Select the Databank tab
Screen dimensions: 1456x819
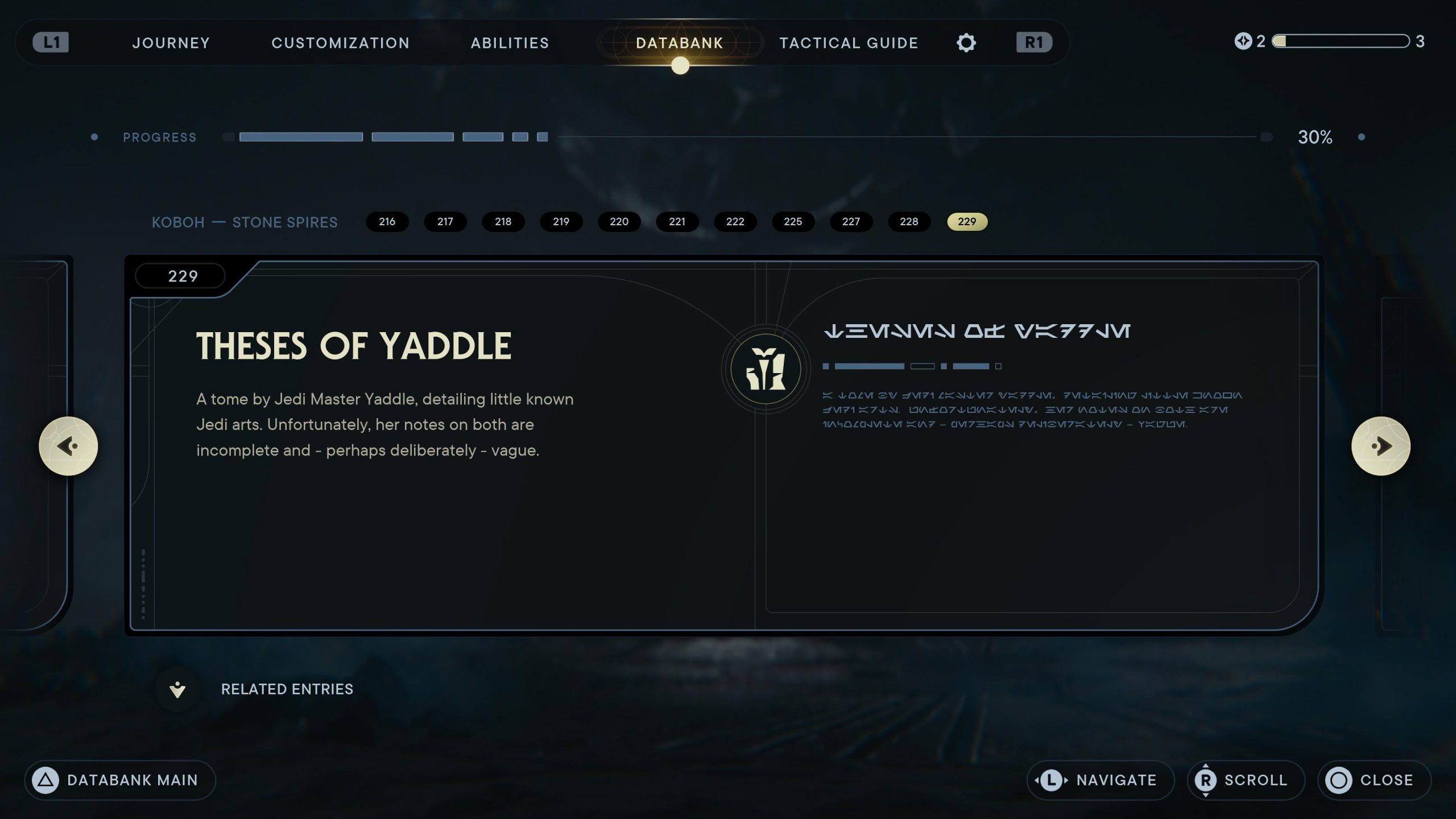679,43
